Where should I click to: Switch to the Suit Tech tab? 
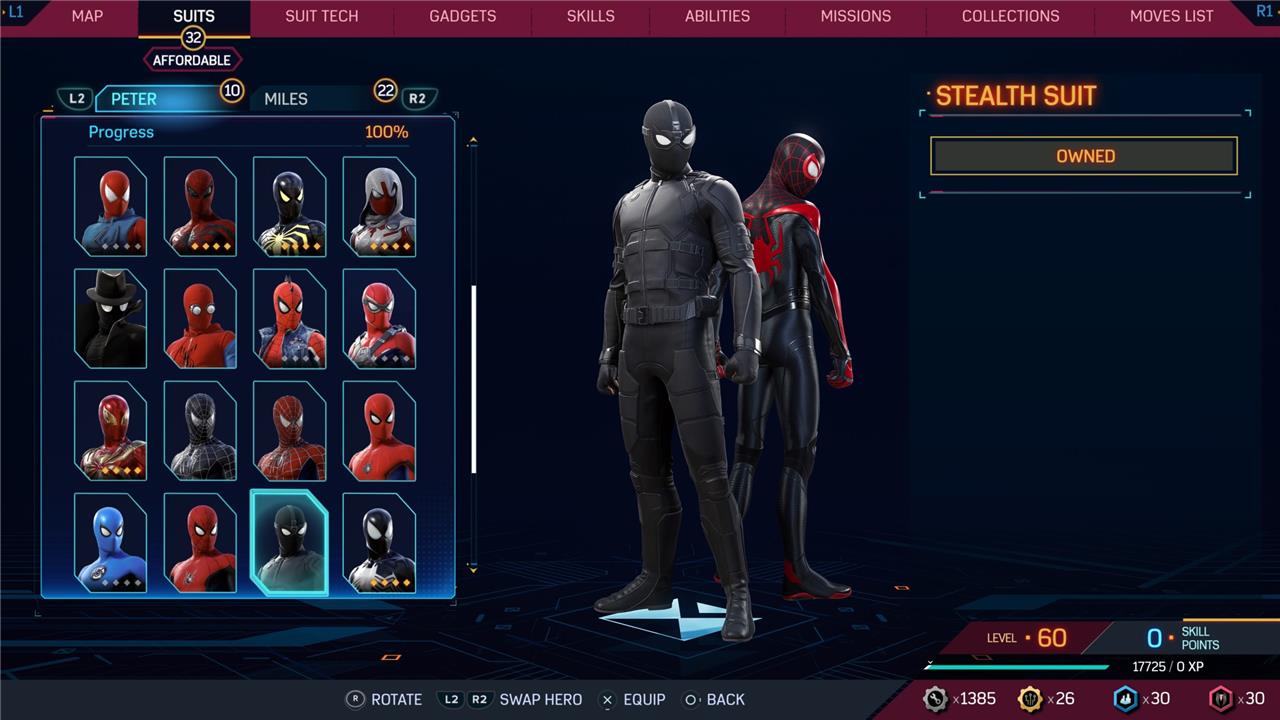(x=321, y=16)
